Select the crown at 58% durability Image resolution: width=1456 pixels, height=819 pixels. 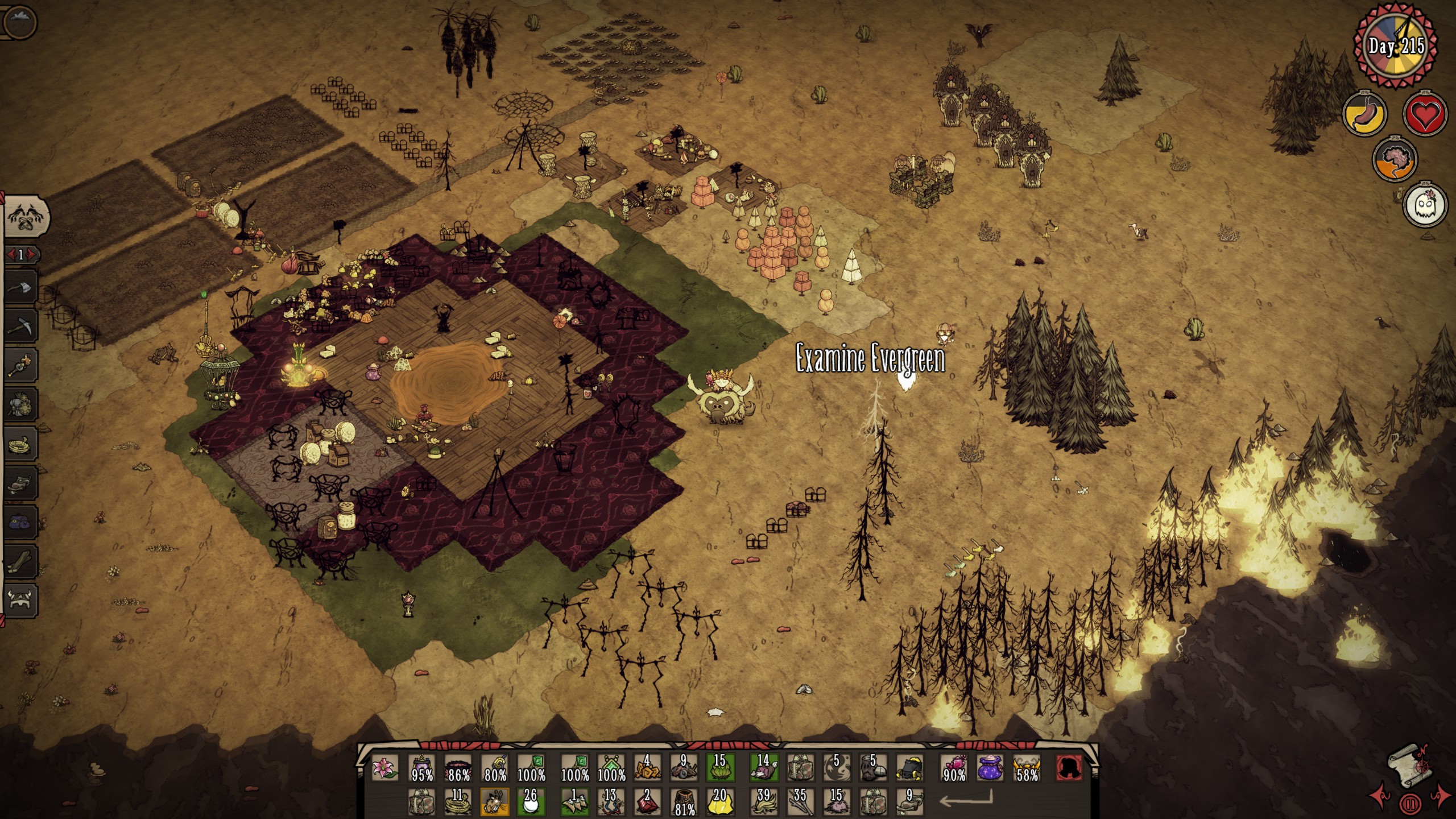[1027, 768]
